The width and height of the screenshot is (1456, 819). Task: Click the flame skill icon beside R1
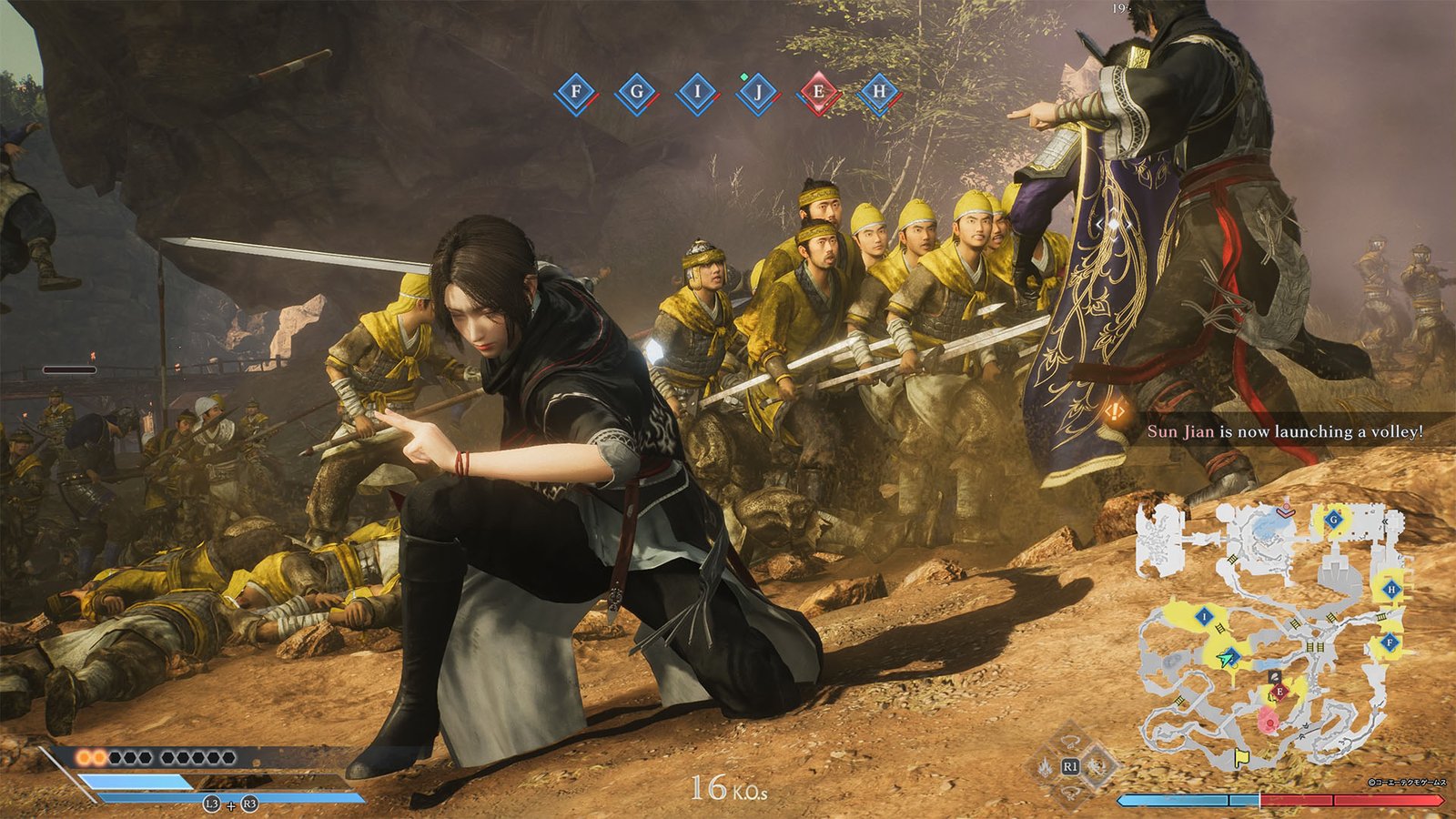(1046, 767)
